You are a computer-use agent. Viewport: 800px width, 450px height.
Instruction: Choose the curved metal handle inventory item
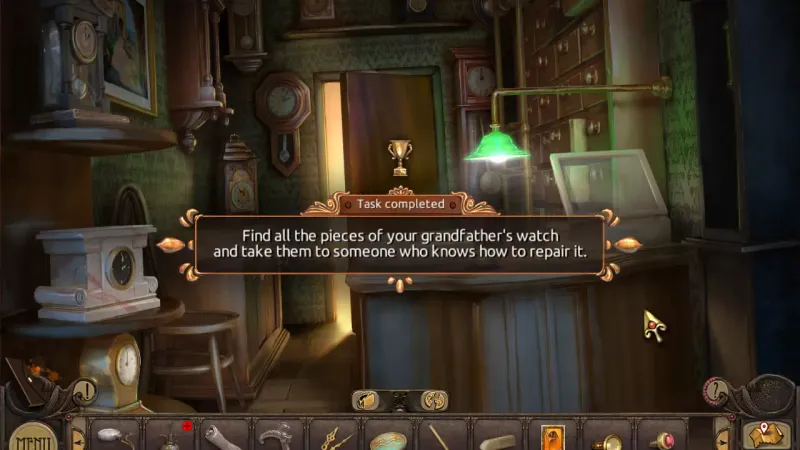click(x=278, y=437)
